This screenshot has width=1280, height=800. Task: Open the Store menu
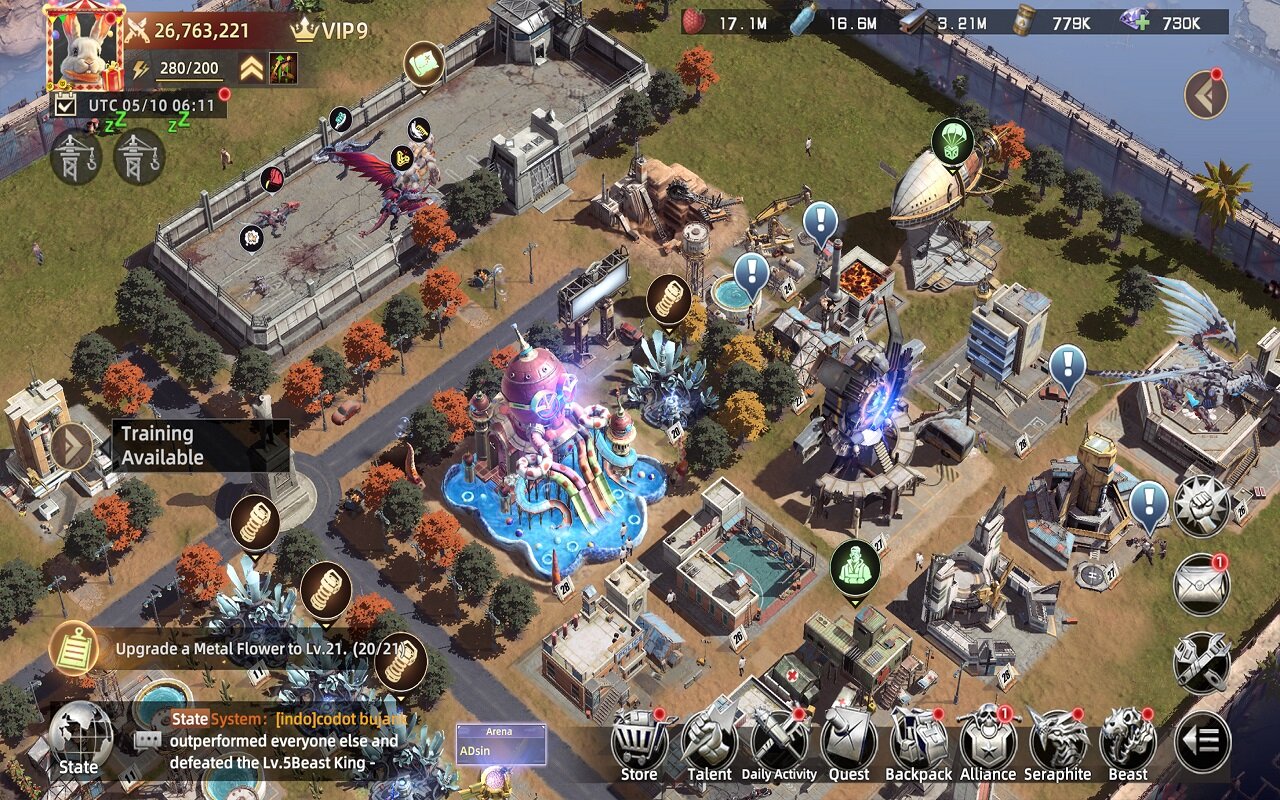639,744
